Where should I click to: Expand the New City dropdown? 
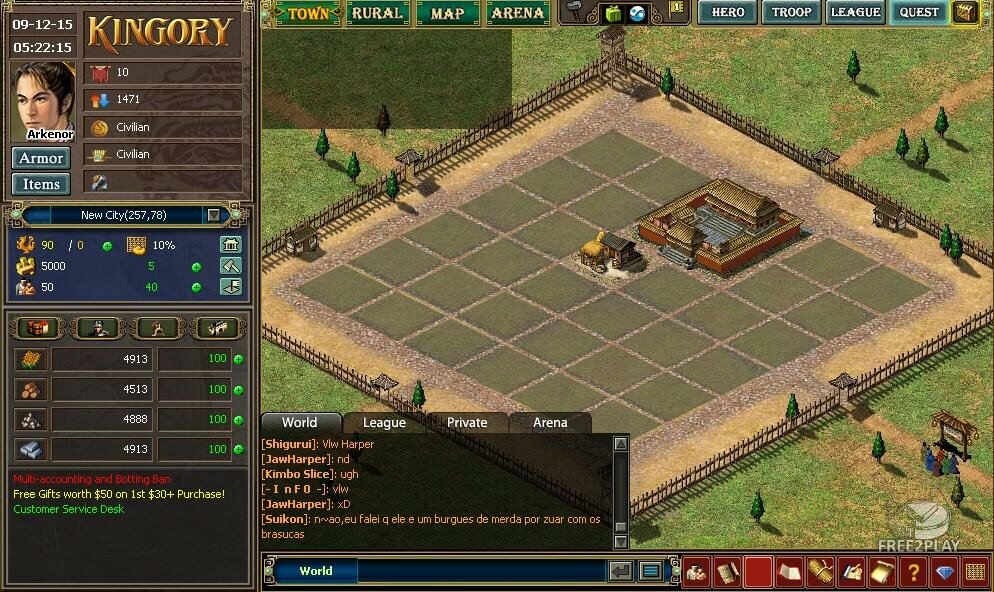(213, 215)
